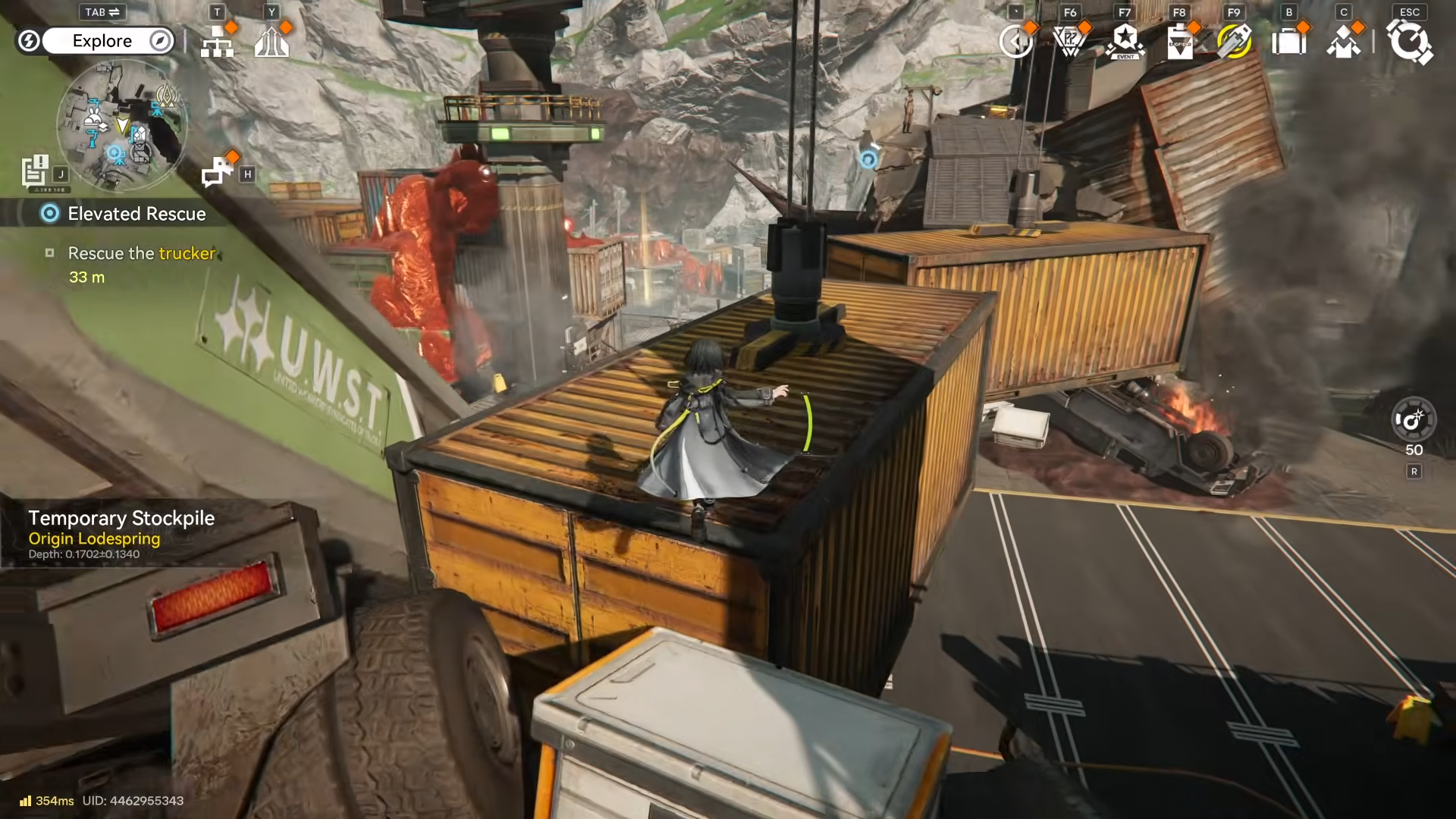Open the operator character icon
The image size is (1456, 819).
coord(1343,42)
